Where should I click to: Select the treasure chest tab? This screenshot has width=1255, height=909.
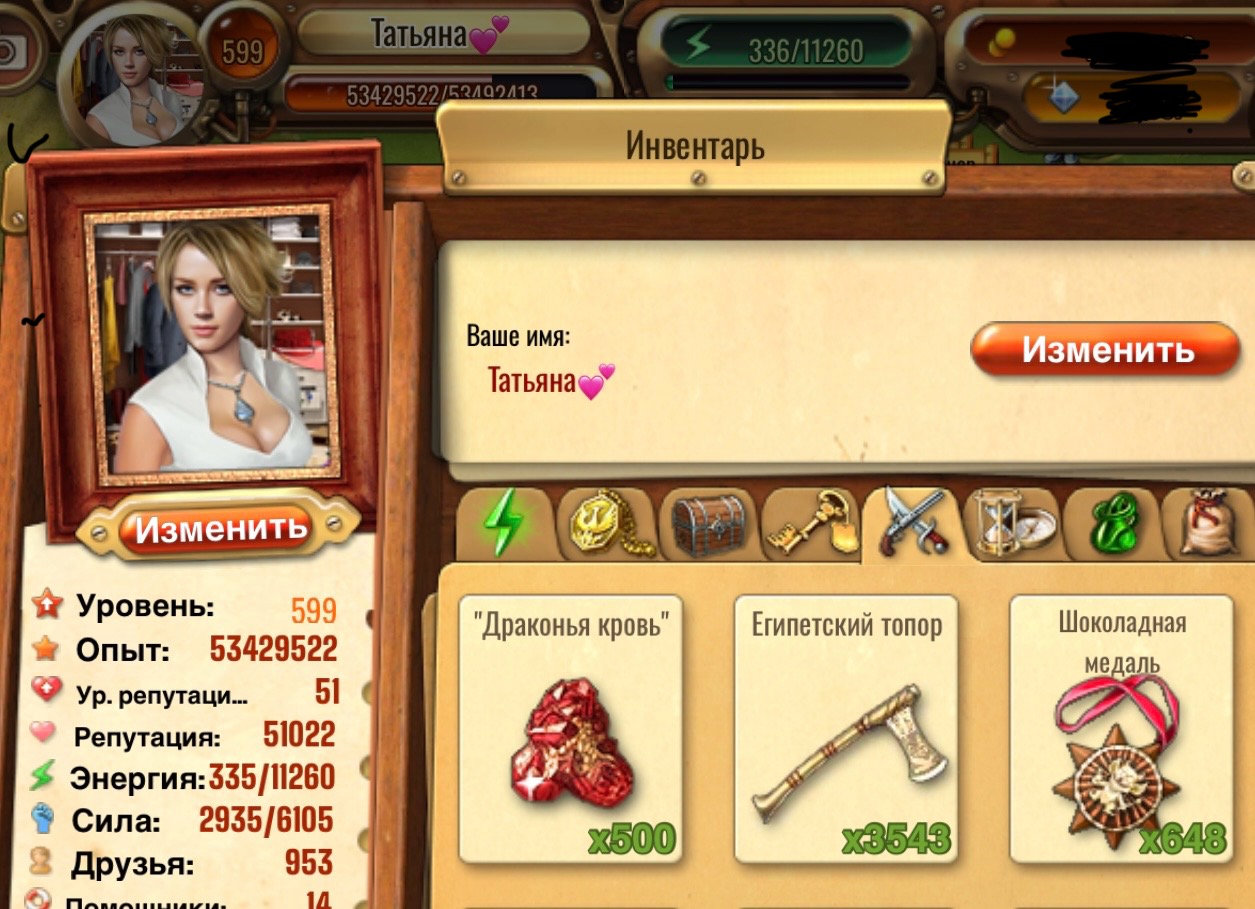pos(707,524)
